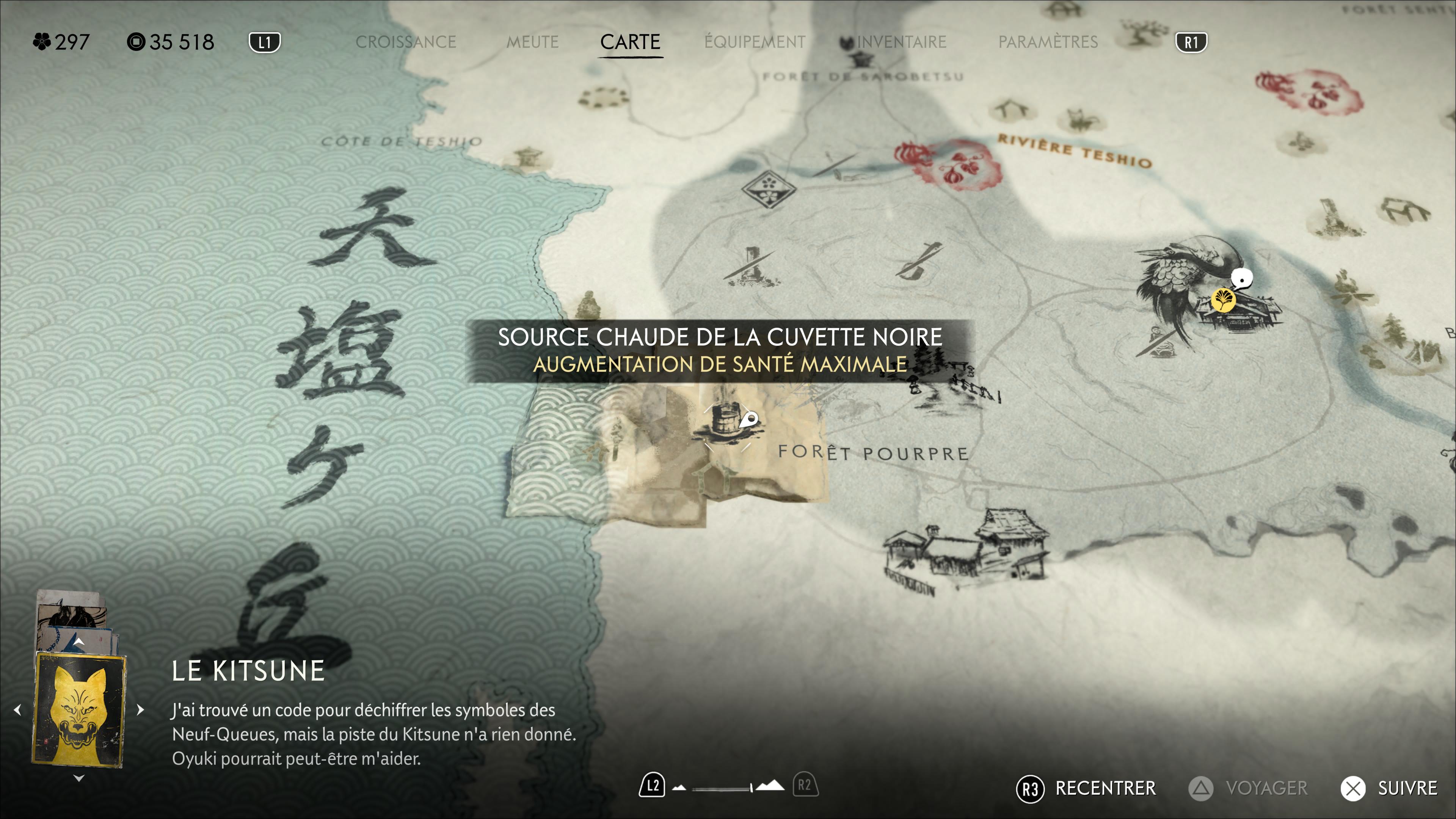This screenshot has width=1456, height=819.
Task: Select the Kitsune quest card
Action: 79,710
